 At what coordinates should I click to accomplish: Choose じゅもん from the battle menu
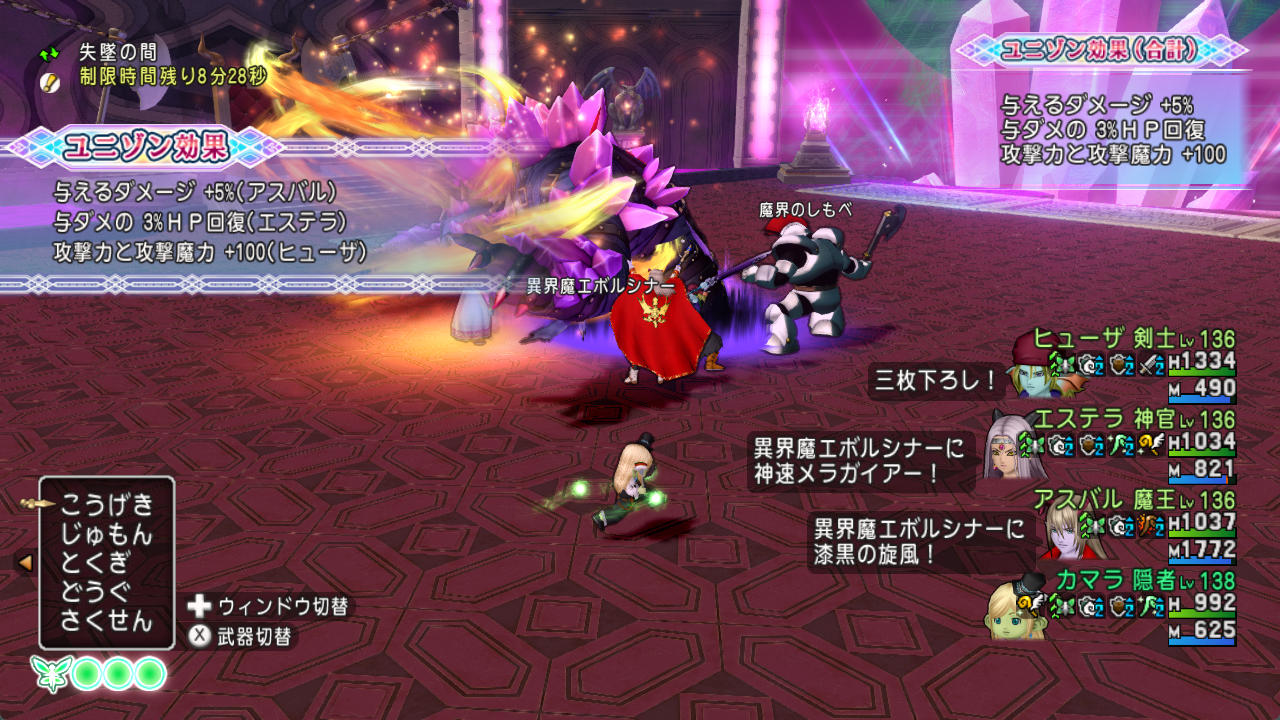106,532
